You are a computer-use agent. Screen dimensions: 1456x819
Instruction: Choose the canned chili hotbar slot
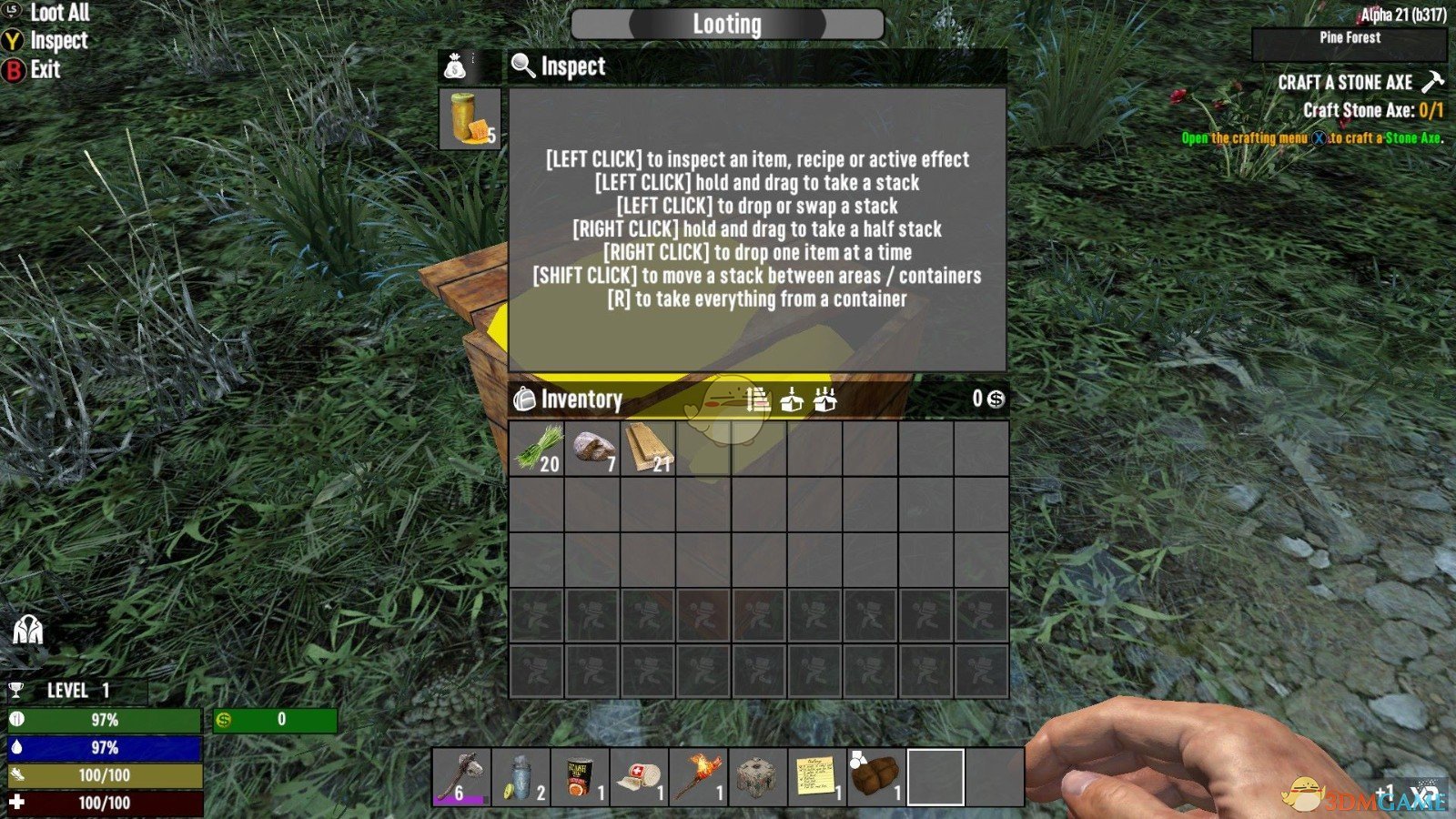[x=580, y=777]
